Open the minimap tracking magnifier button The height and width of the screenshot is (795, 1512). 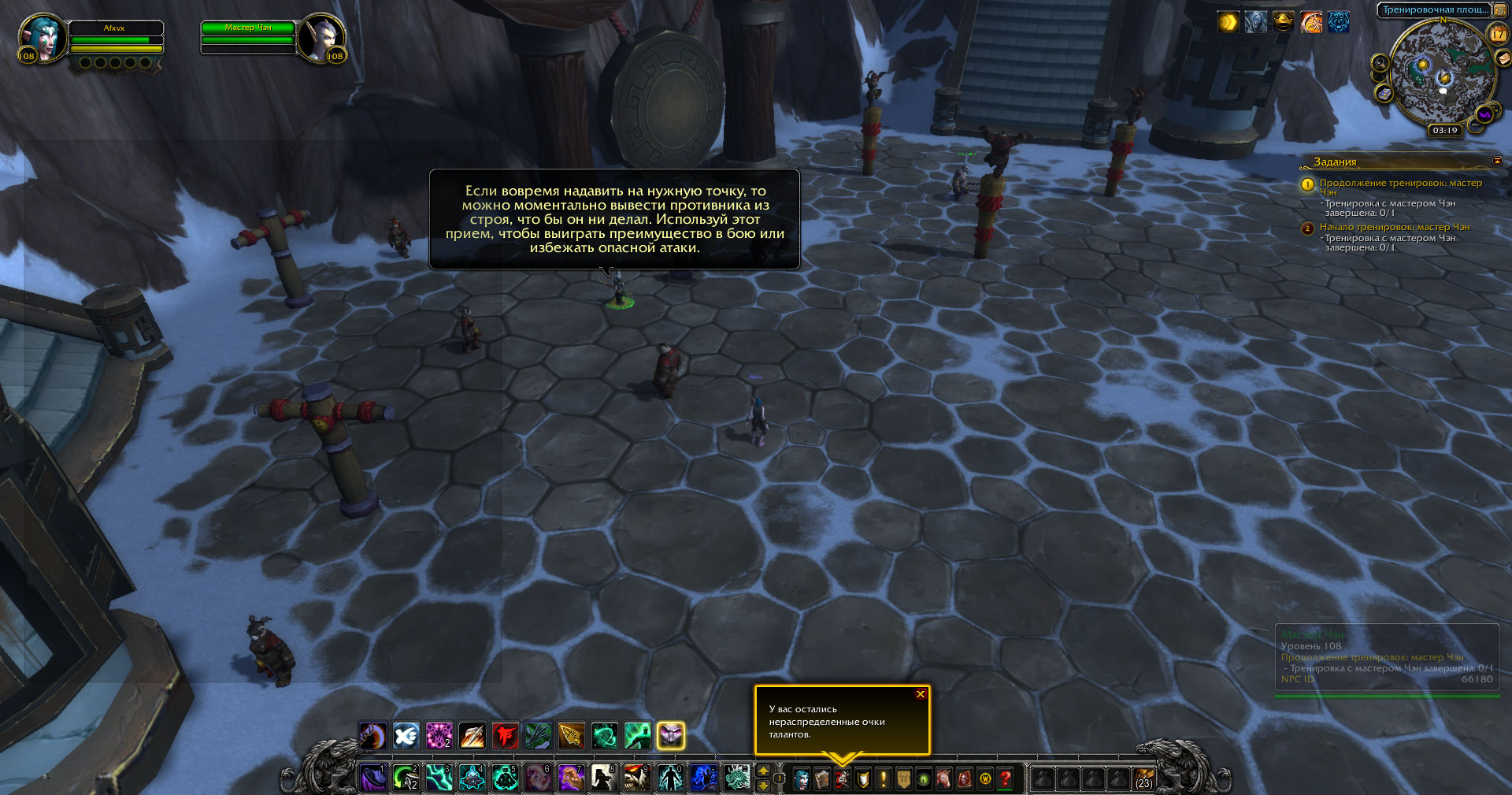click(1380, 62)
